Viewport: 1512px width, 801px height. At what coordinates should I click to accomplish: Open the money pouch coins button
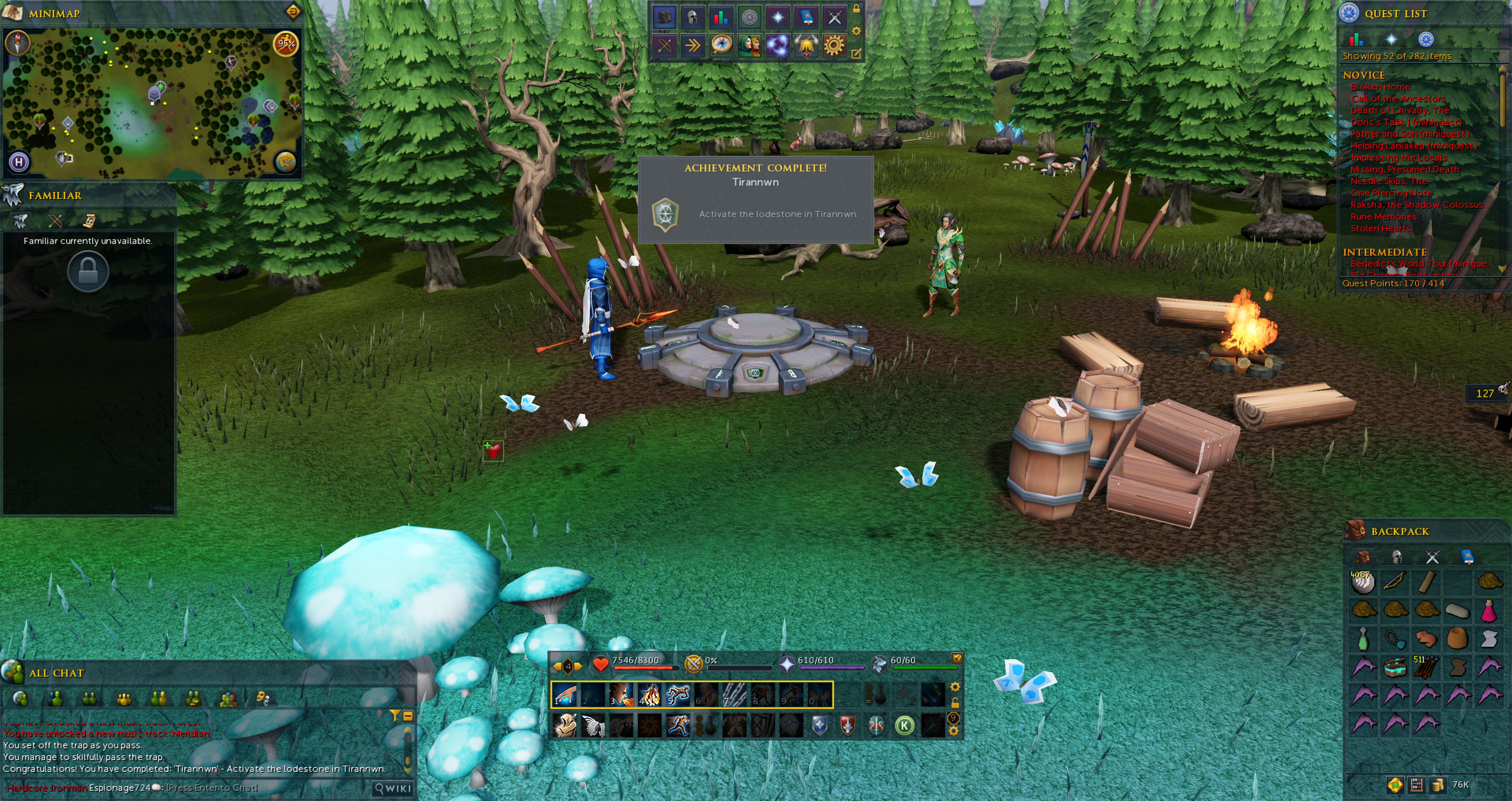pyautogui.click(x=1438, y=784)
